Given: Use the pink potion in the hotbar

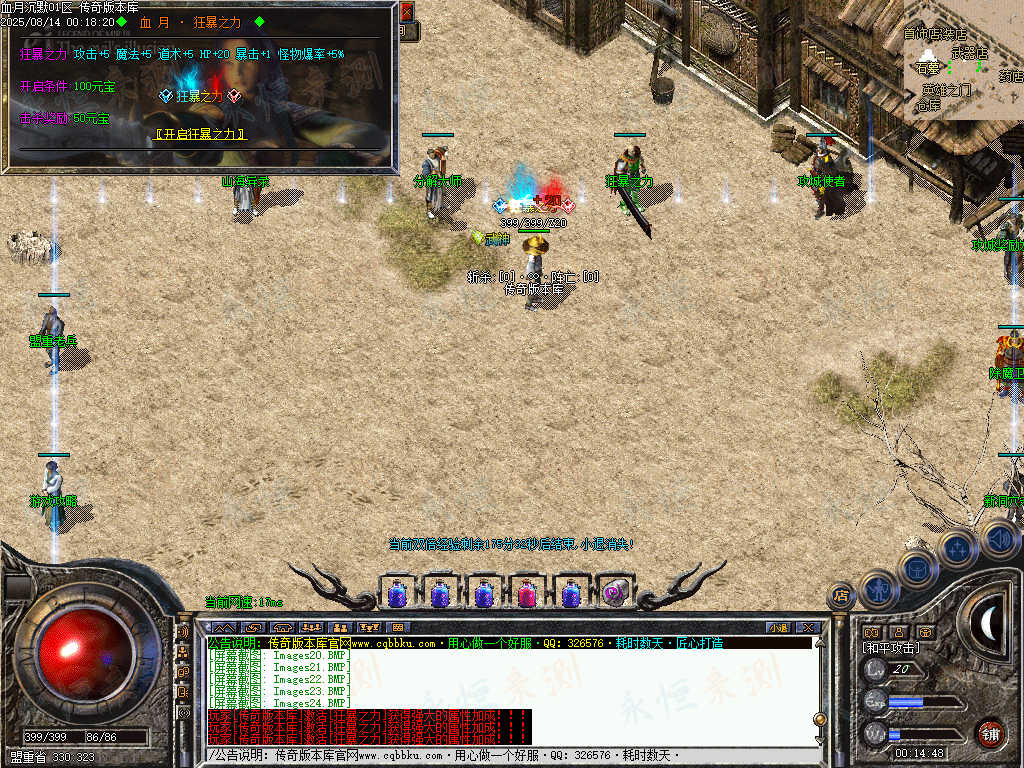Looking at the screenshot, I should (x=527, y=594).
